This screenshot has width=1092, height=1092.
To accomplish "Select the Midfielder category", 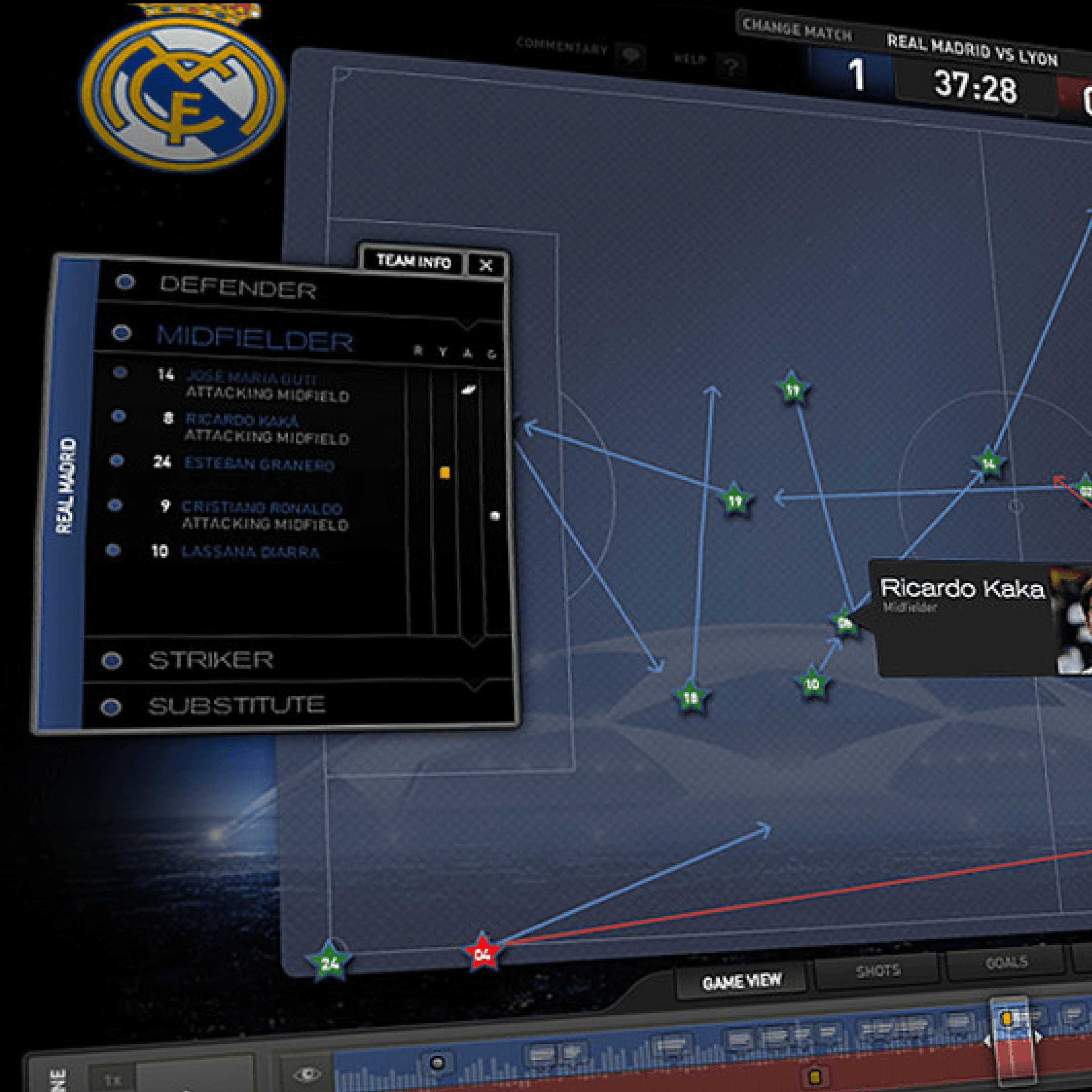I will 254,338.
